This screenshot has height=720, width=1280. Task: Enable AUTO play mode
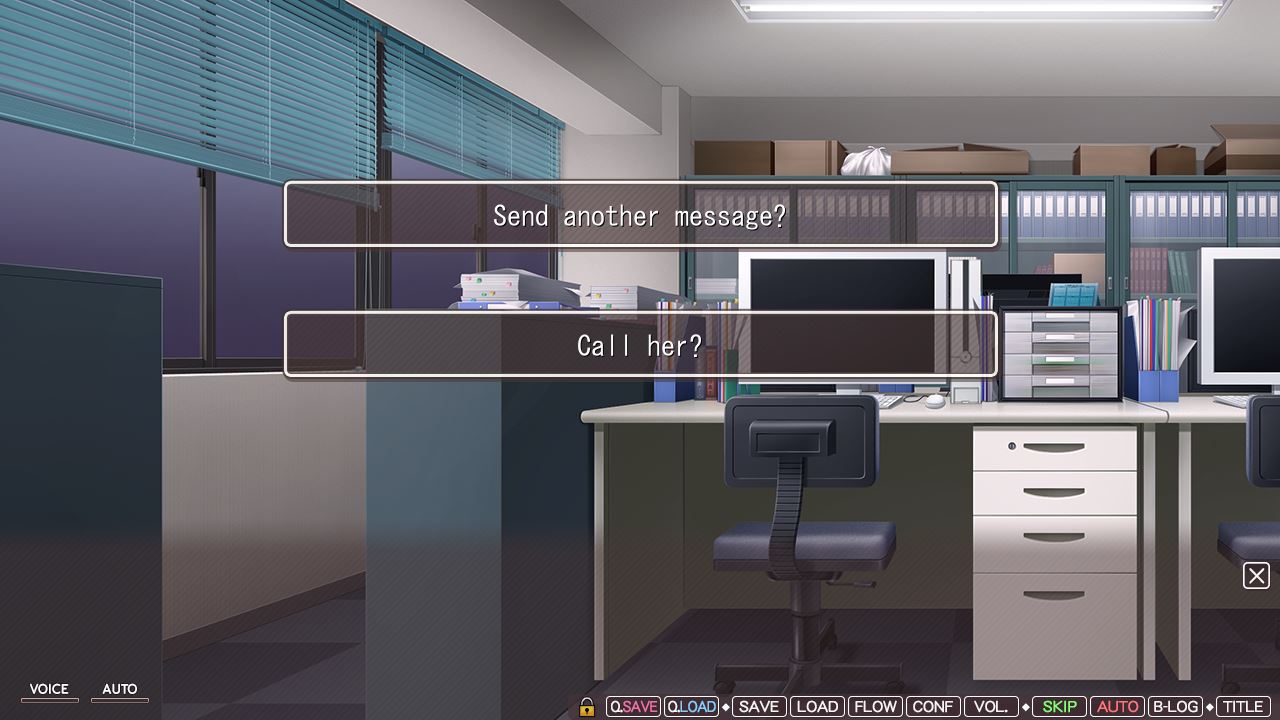pyautogui.click(x=1119, y=706)
